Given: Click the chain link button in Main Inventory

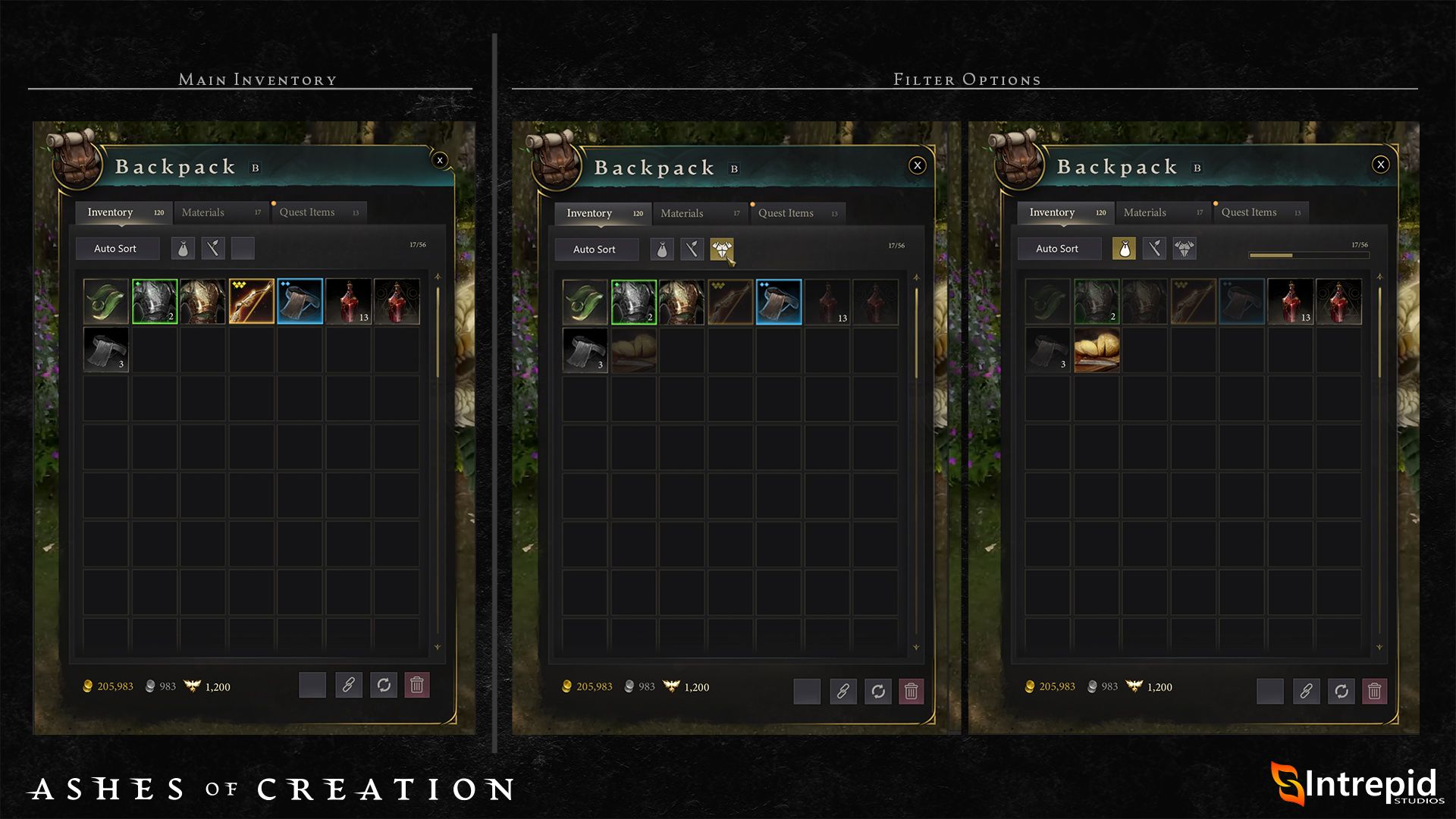Looking at the screenshot, I should click(x=349, y=686).
